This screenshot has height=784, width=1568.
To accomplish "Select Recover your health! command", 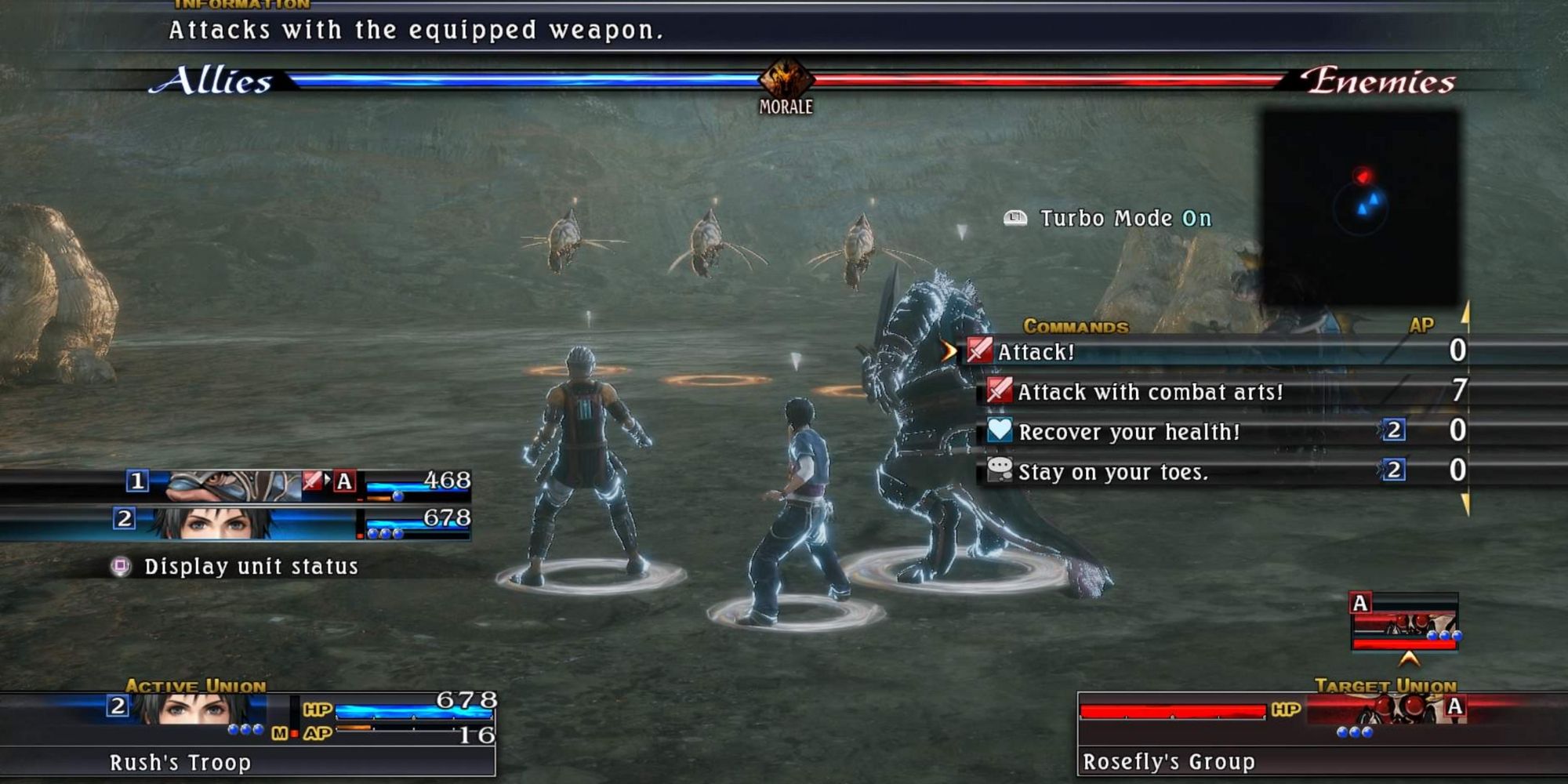I will pos(1129,432).
